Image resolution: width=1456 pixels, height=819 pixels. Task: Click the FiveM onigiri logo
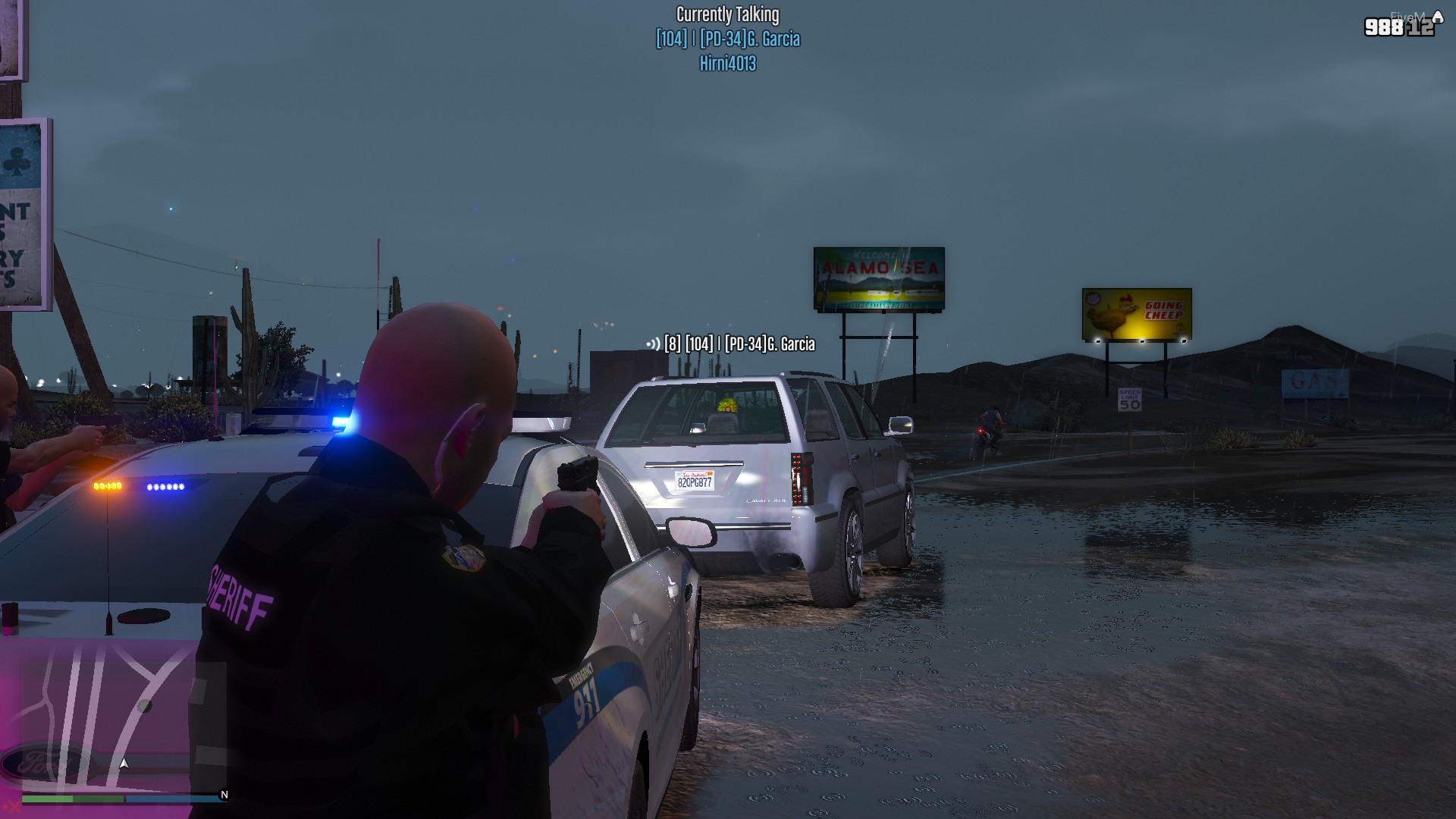click(x=1438, y=18)
